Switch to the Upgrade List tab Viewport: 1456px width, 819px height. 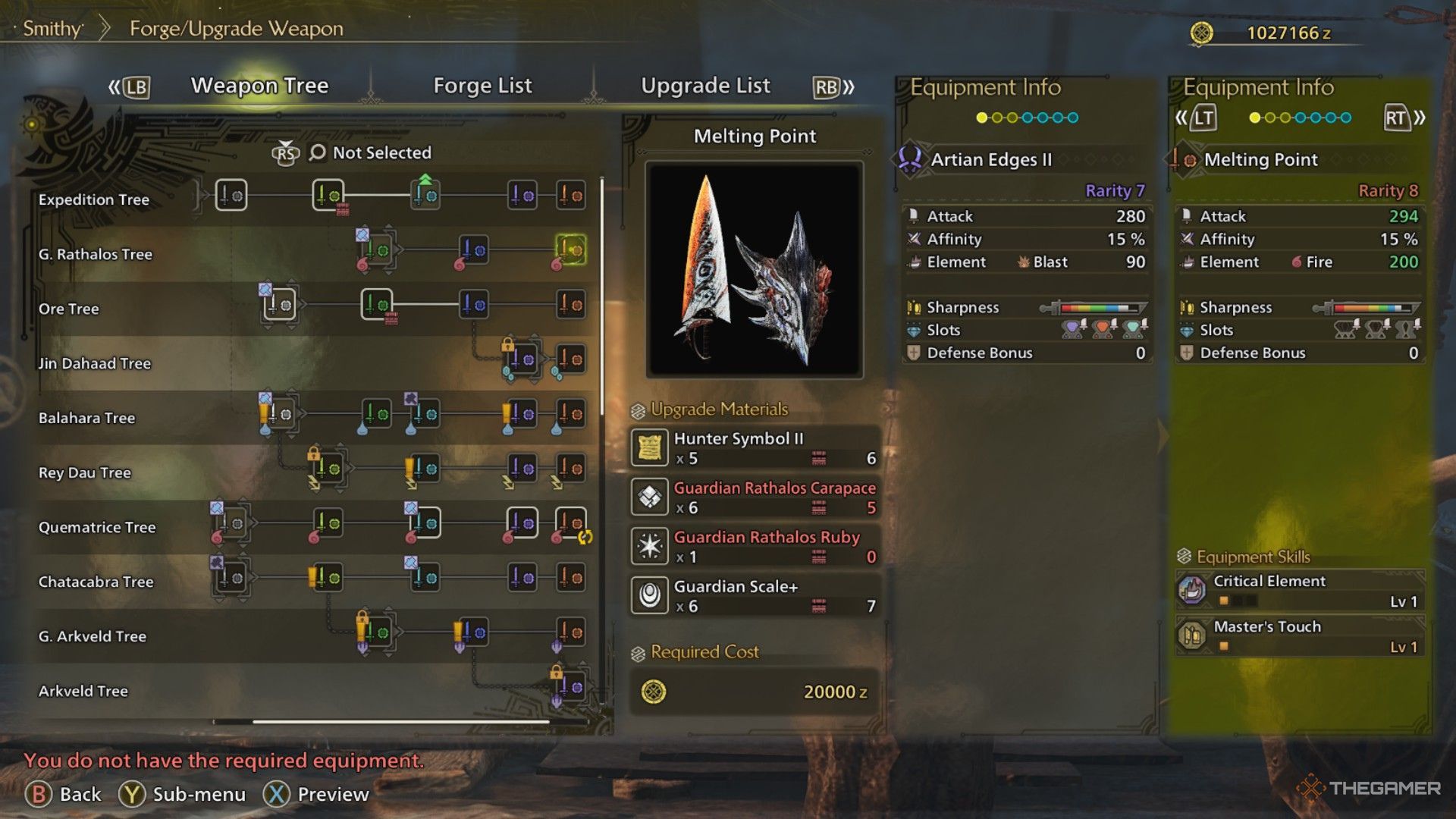tap(705, 86)
